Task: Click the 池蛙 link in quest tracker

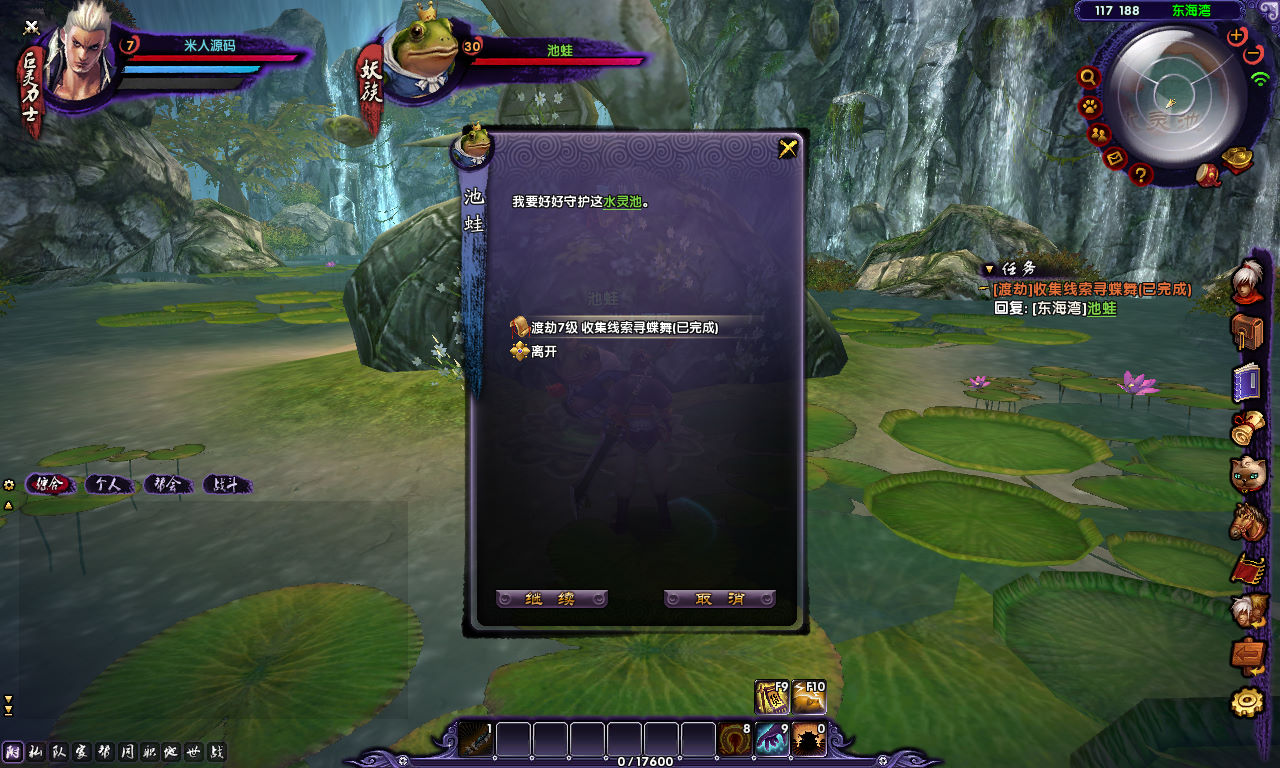Action: 1102,309
